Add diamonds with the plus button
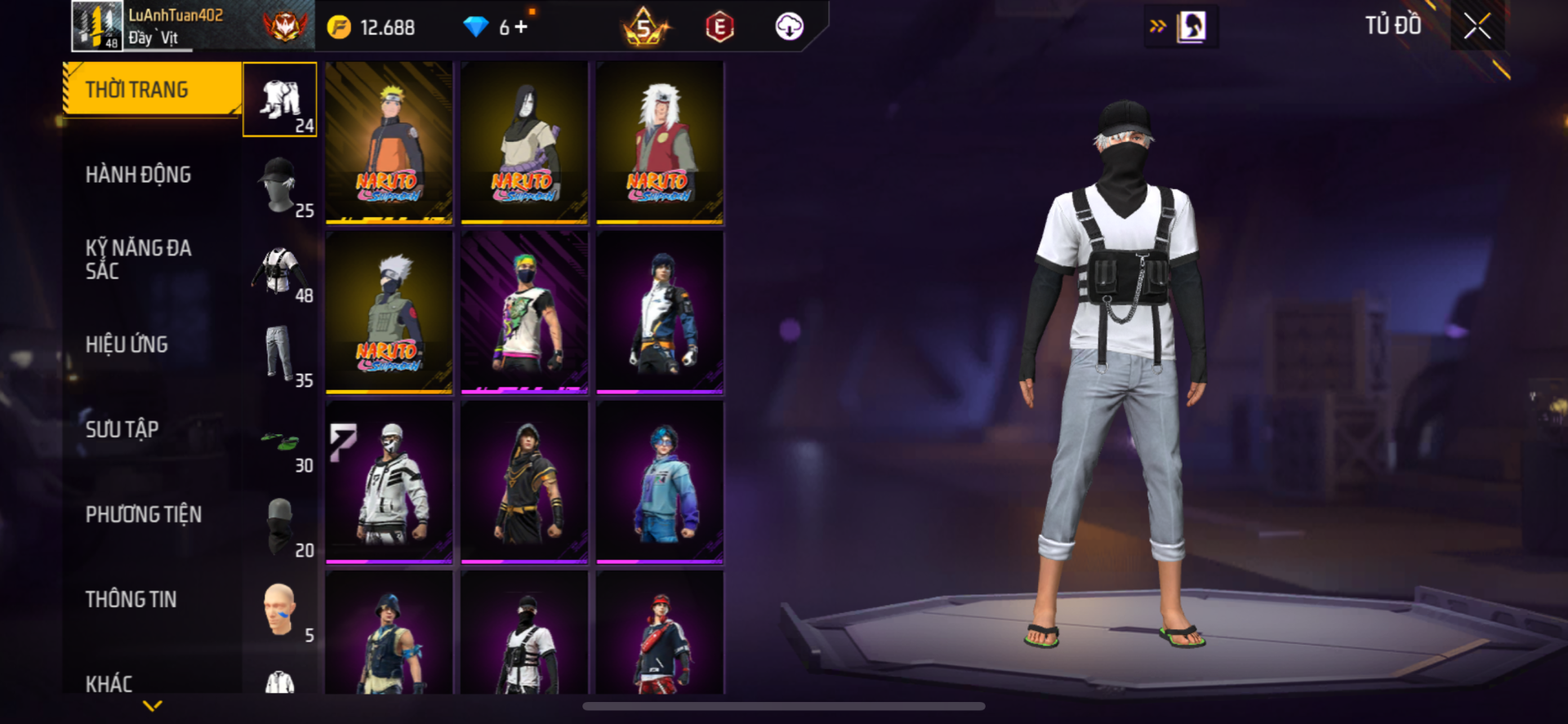 (521, 28)
